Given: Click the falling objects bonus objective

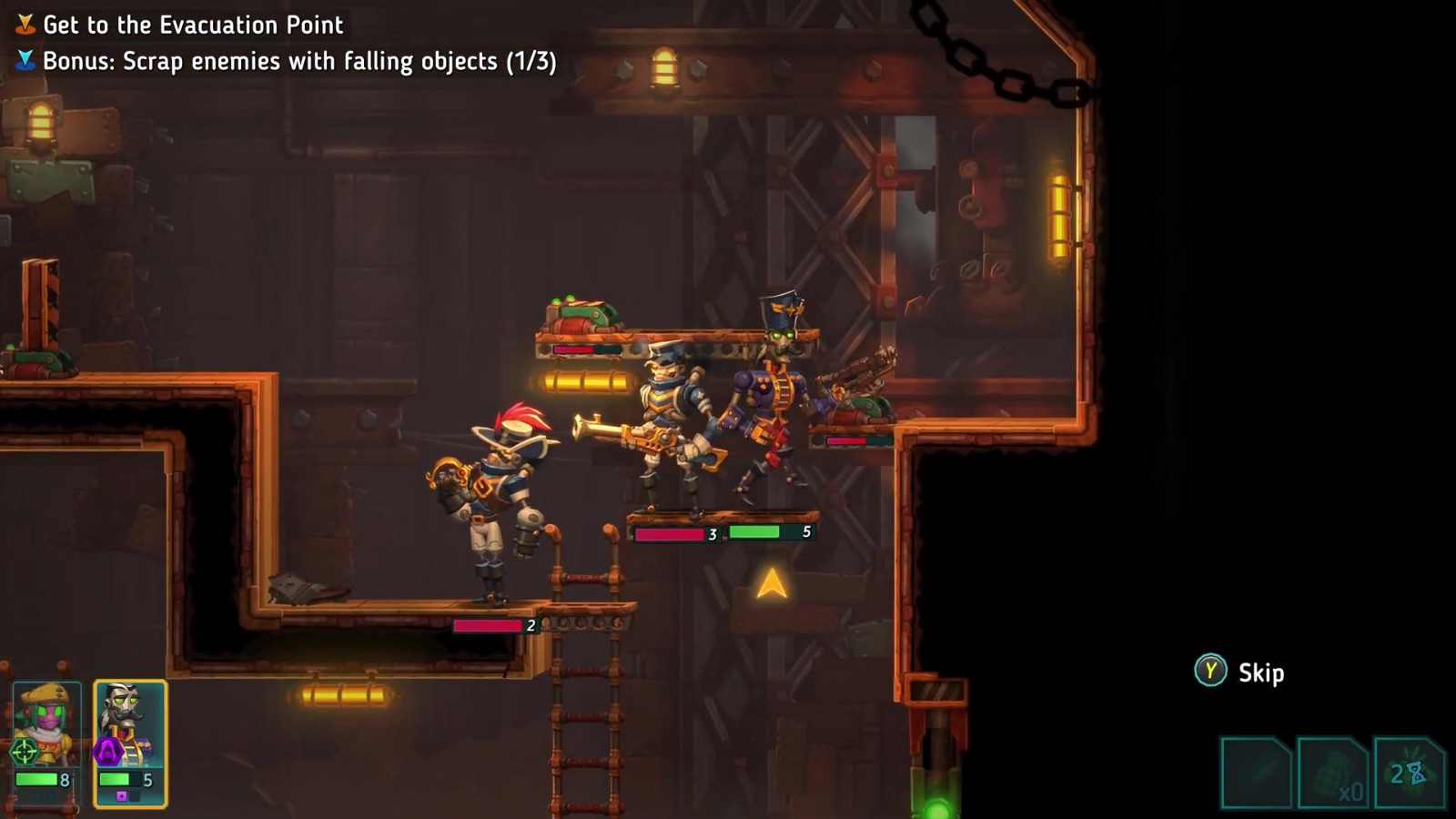Looking at the screenshot, I should click(298, 61).
